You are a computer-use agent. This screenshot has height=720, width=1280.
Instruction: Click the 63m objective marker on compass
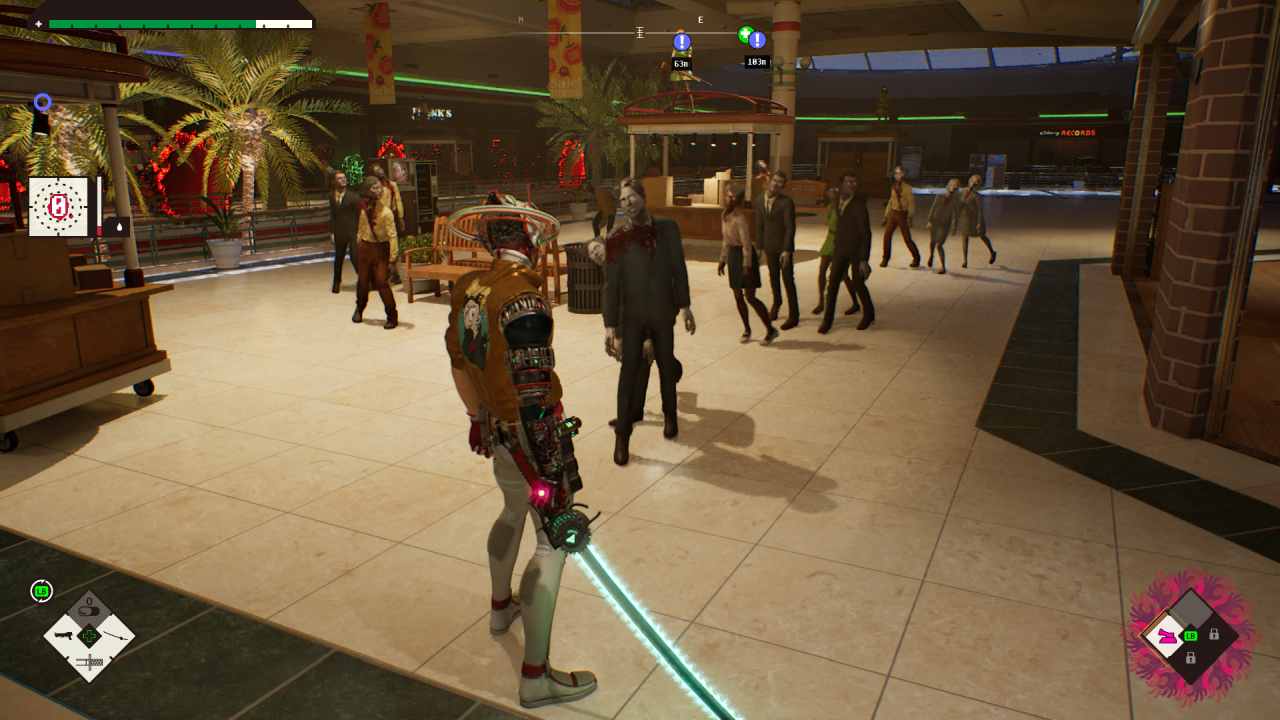682,42
